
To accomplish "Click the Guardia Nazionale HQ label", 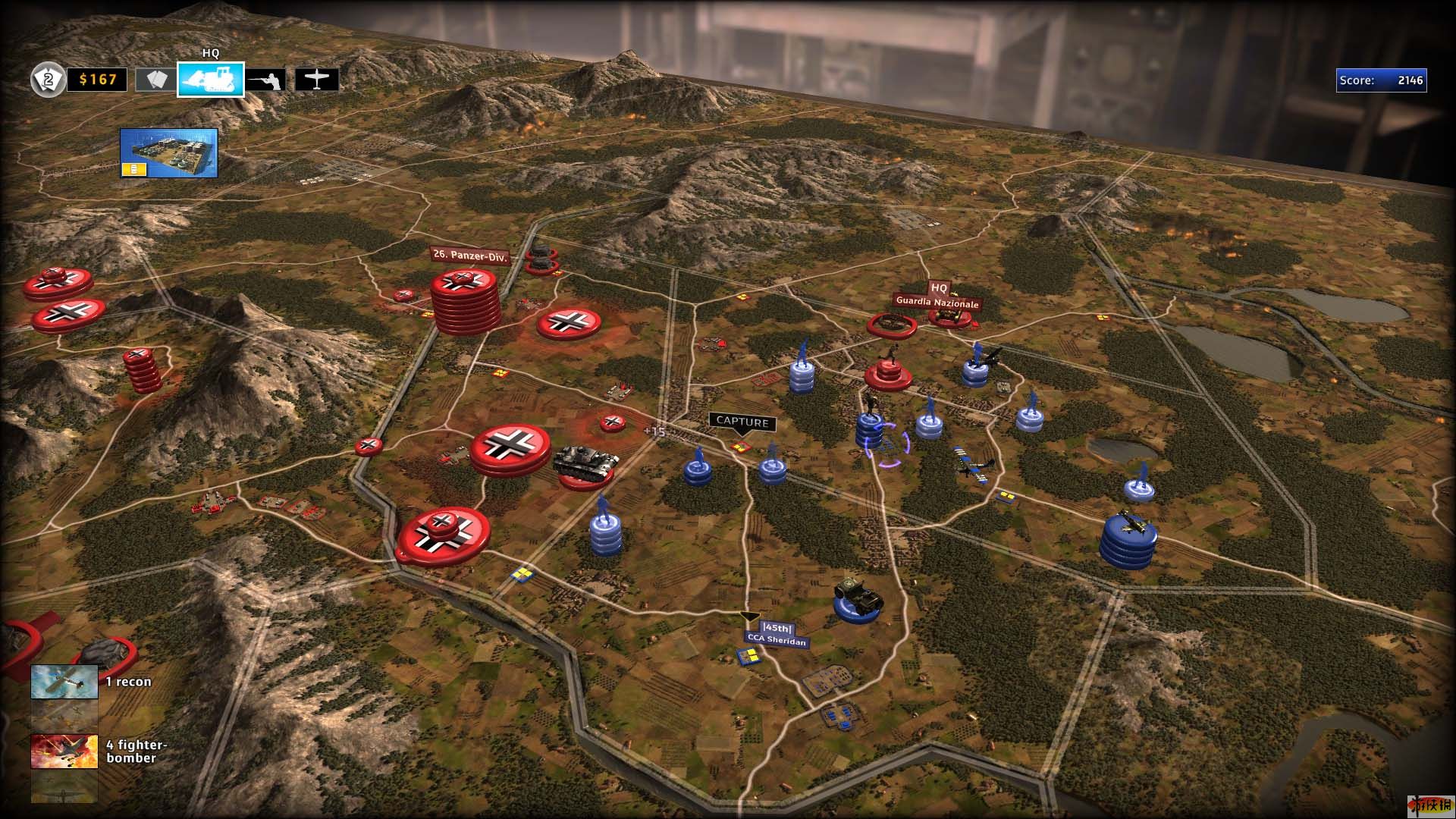I will tap(937, 302).
